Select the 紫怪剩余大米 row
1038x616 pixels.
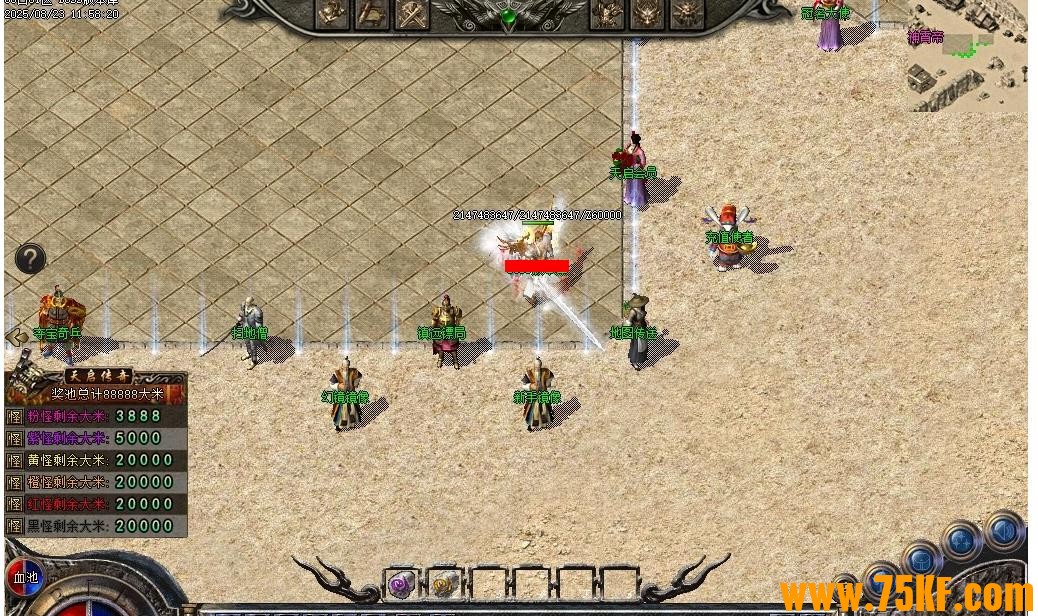pos(96,438)
